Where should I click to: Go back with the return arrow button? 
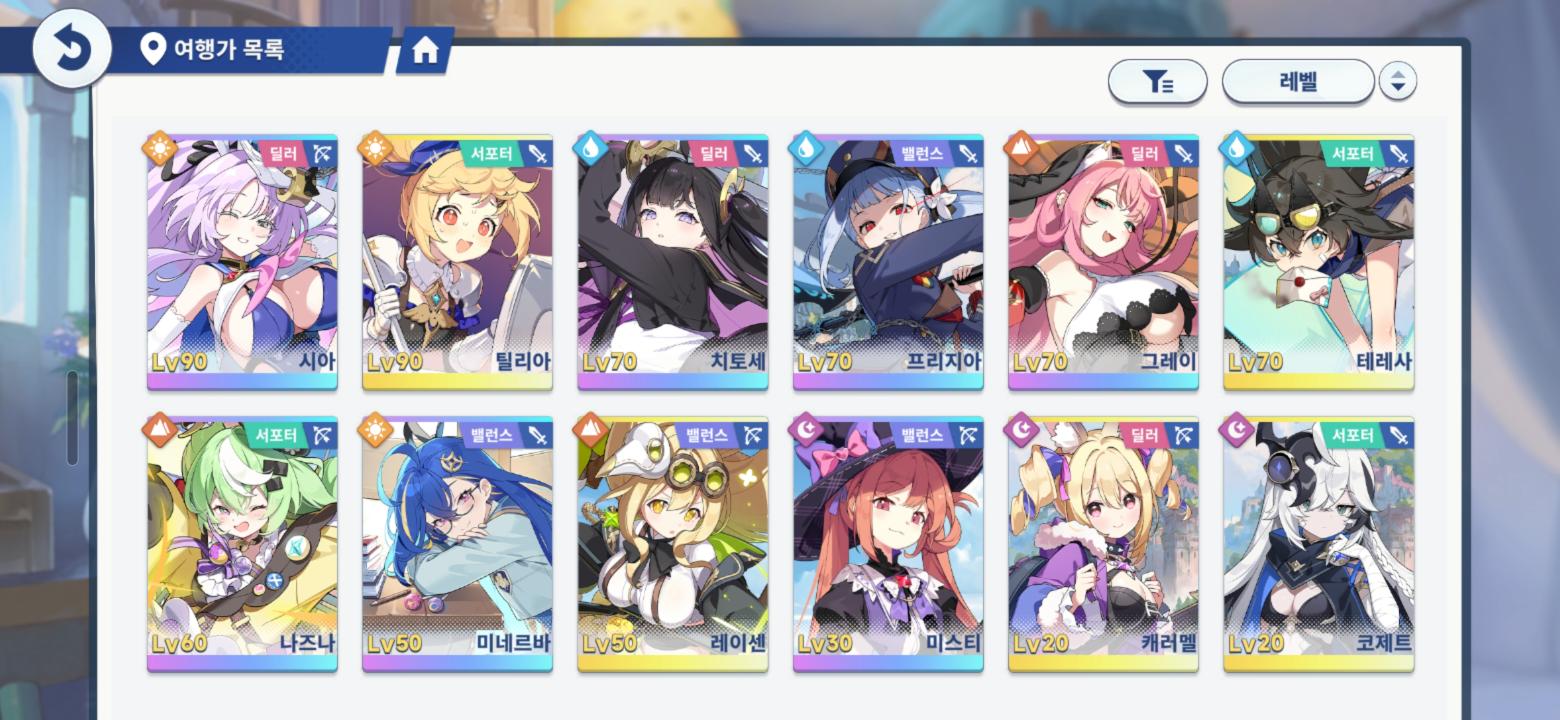pyautogui.click(x=71, y=49)
